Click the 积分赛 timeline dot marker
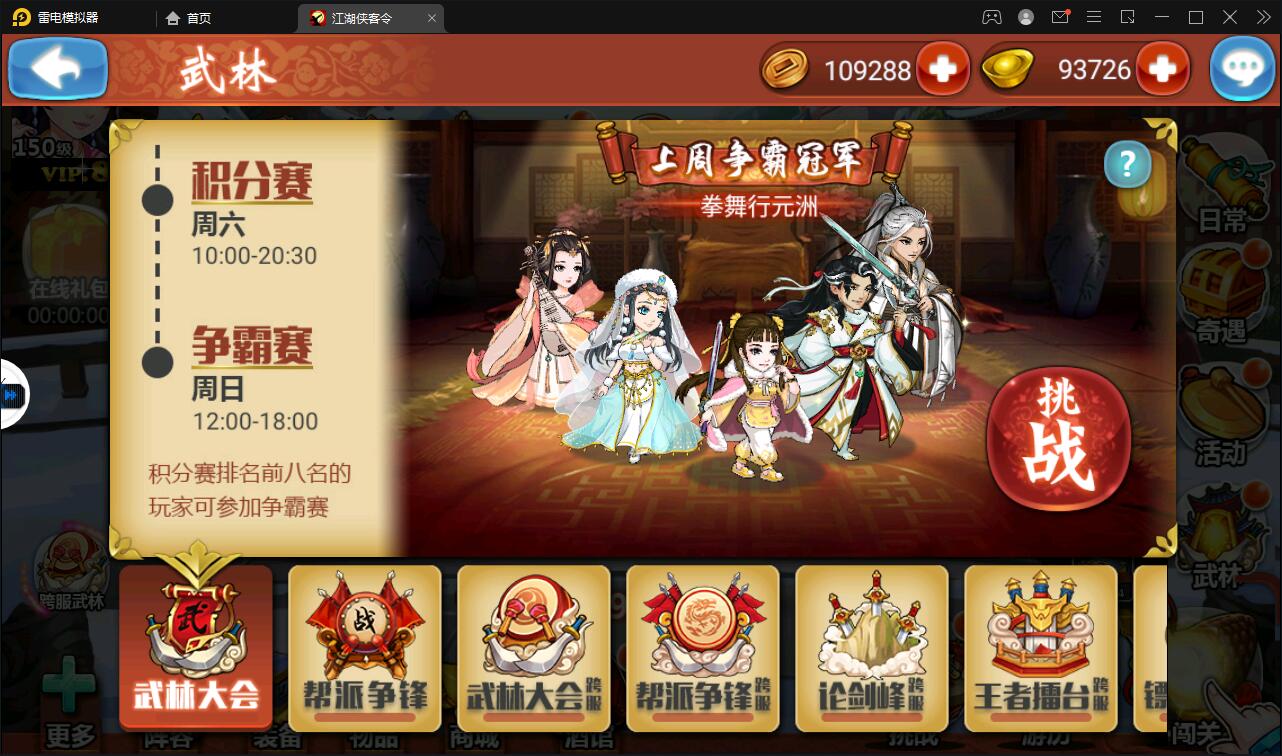This screenshot has height=756, width=1282. click(x=156, y=200)
